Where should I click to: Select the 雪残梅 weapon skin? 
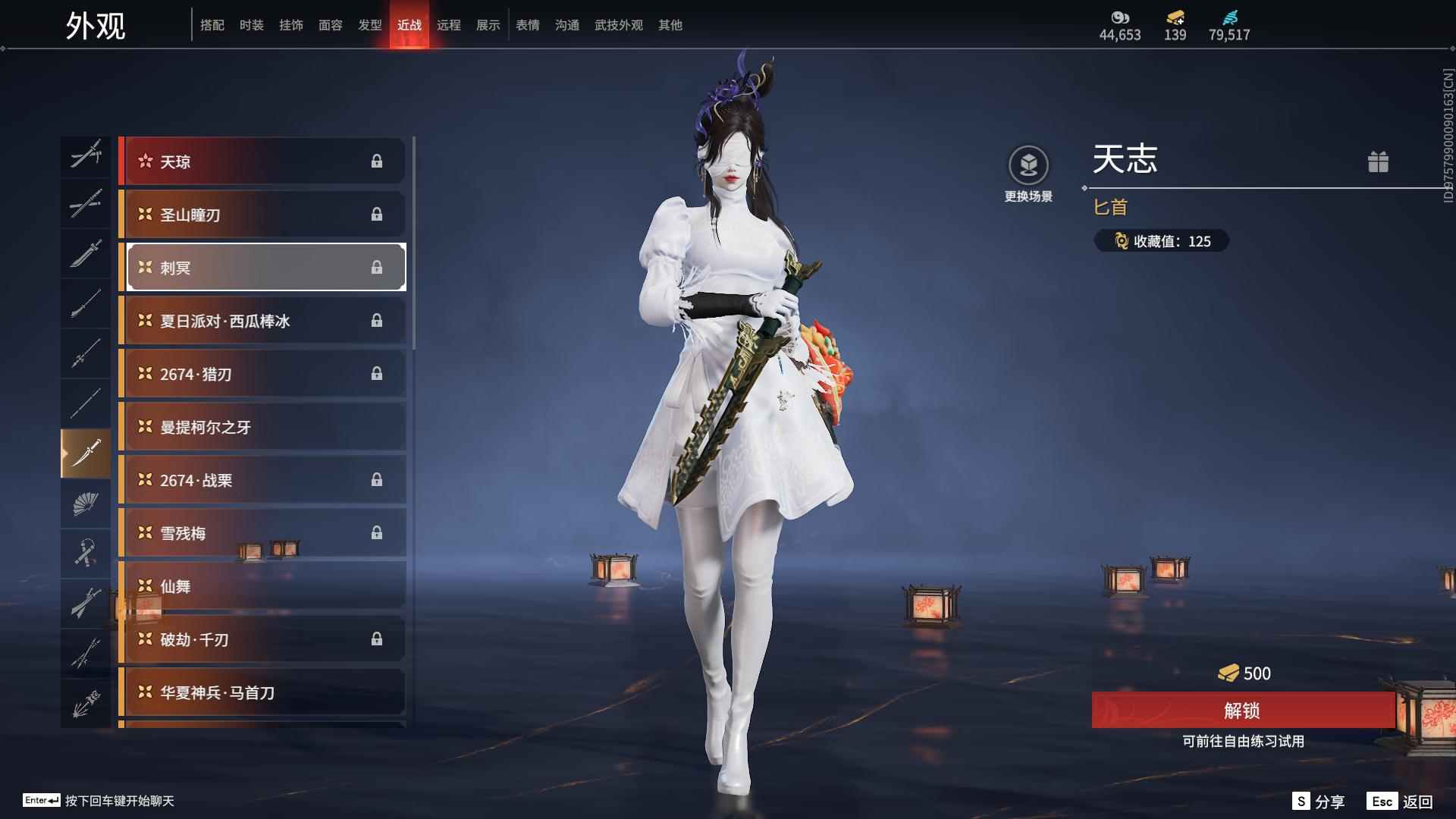coord(264,532)
